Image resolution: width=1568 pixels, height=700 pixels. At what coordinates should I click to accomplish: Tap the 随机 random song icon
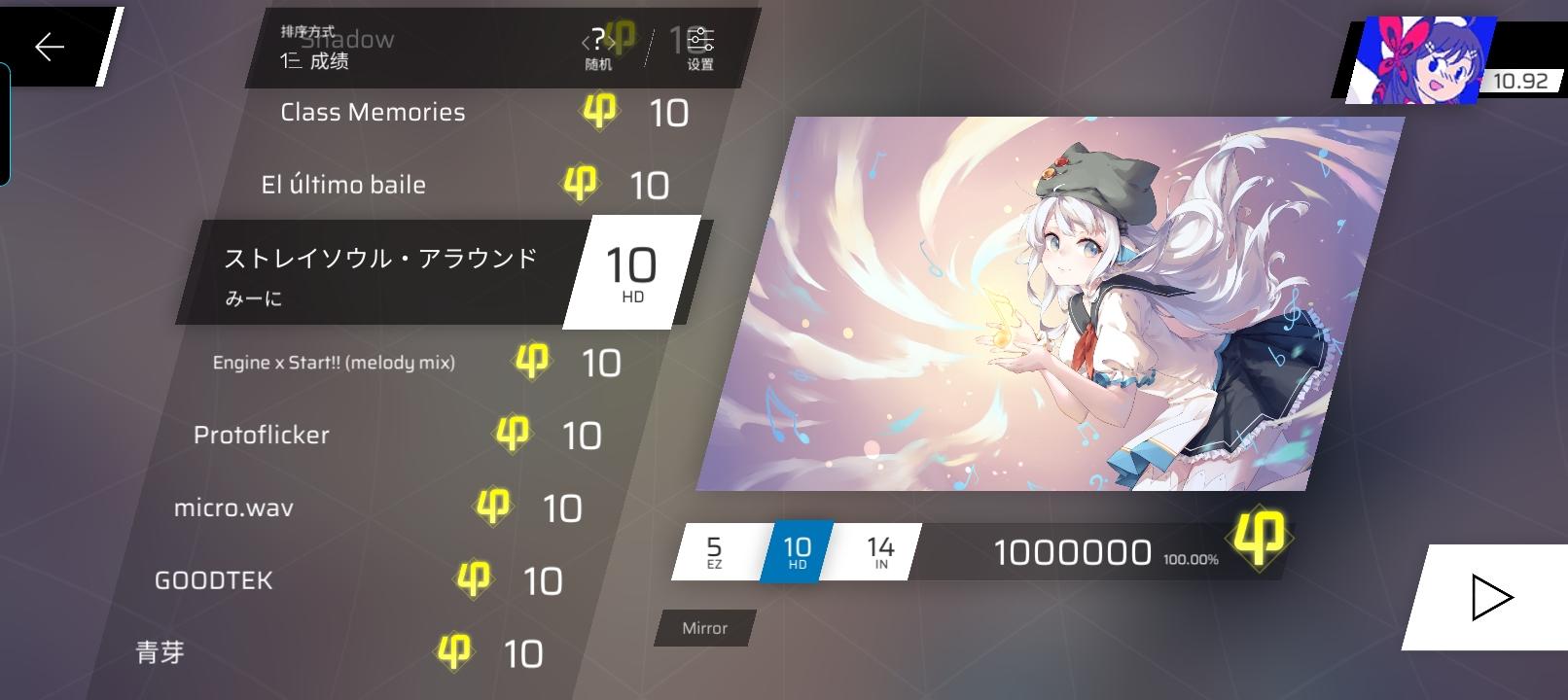tap(599, 41)
